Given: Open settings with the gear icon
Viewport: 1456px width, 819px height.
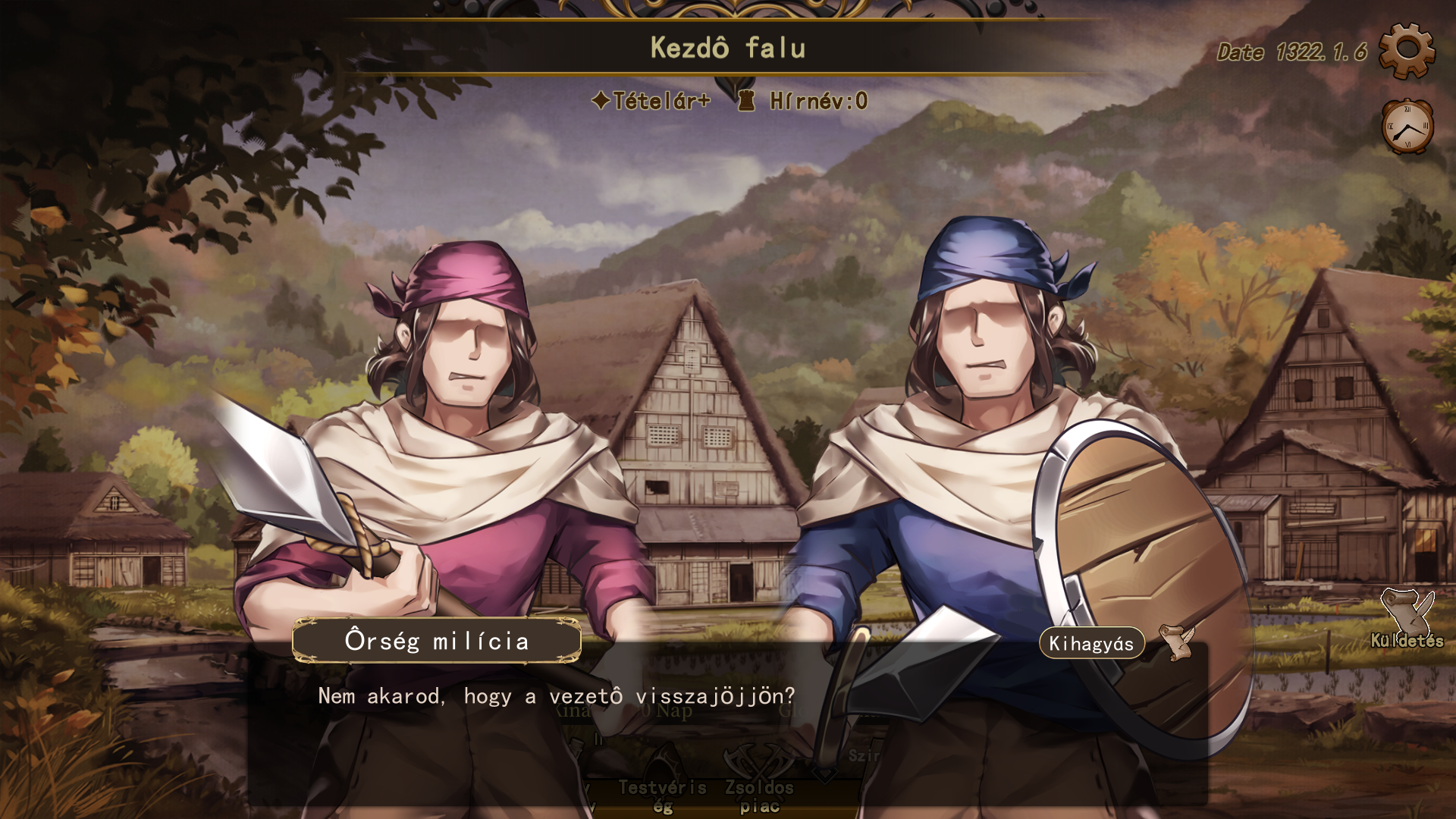Looking at the screenshot, I should (x=1407, y=50).
